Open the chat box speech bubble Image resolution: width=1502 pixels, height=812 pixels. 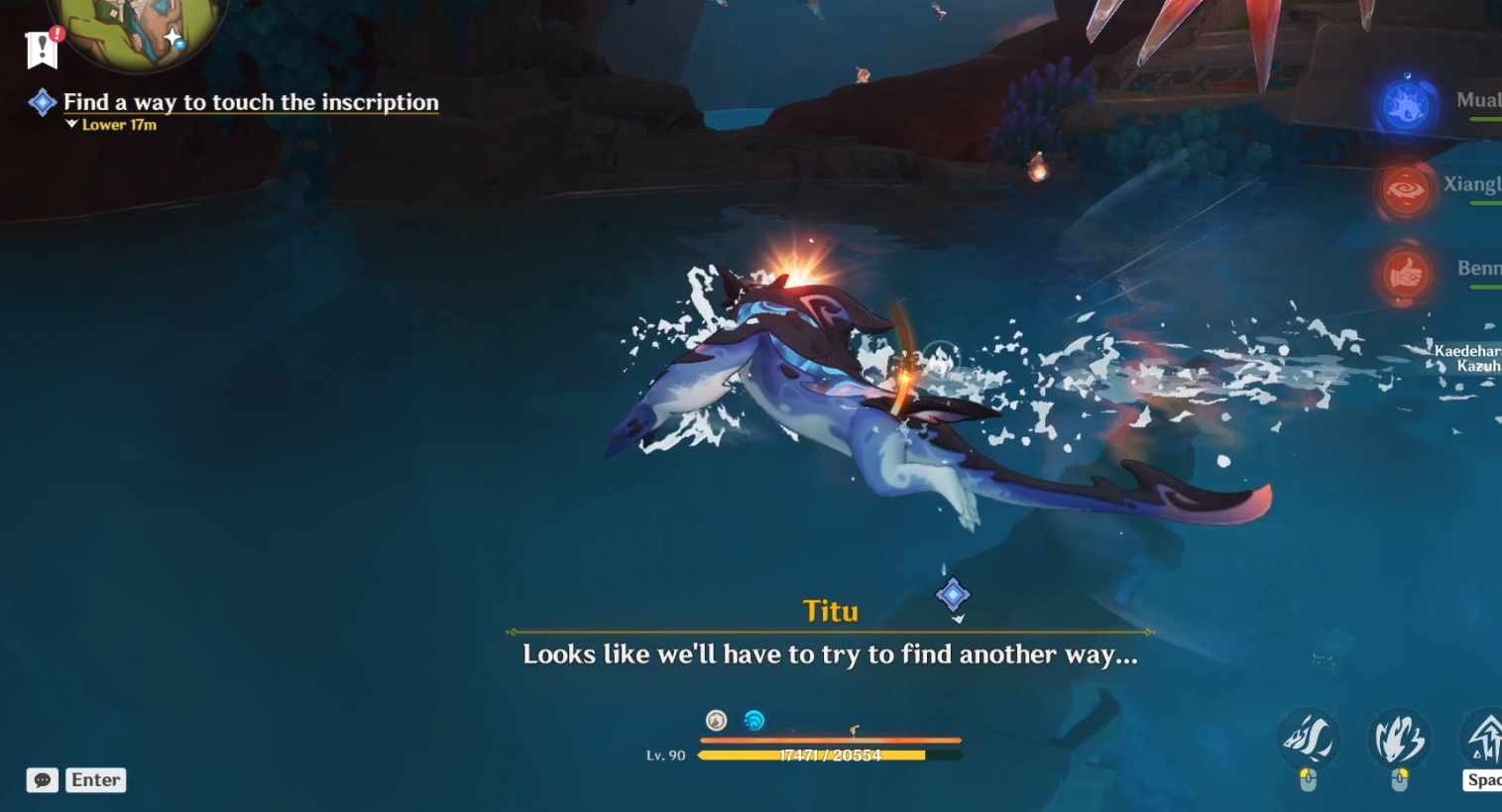pos(43,780)
